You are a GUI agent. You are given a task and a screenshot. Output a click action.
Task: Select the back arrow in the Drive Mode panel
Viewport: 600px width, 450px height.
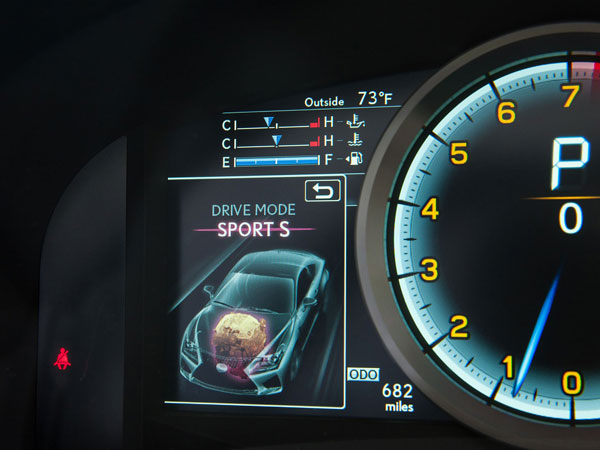point(322,191)
